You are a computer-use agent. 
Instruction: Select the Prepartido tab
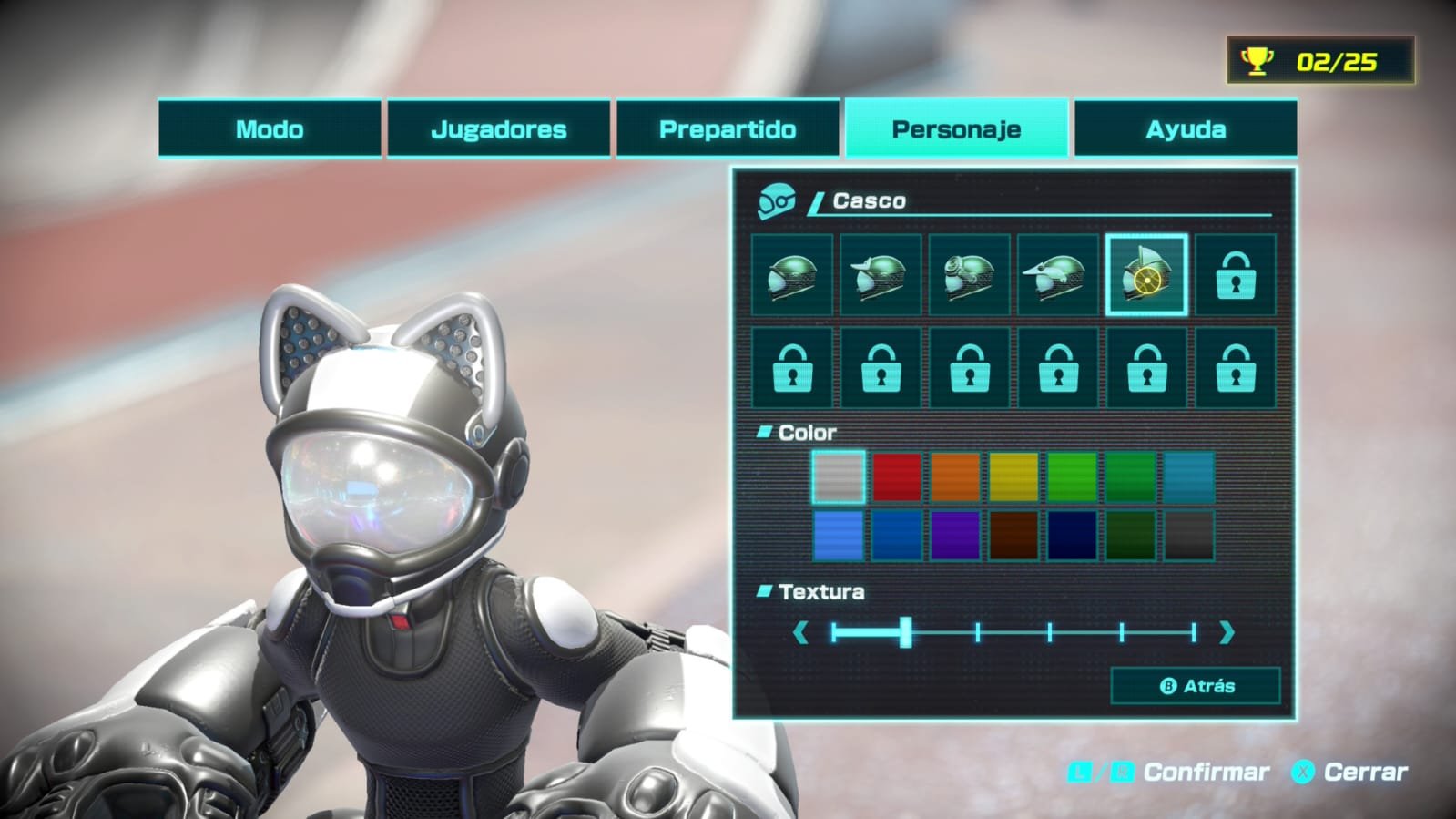click(x=728, y=129)
